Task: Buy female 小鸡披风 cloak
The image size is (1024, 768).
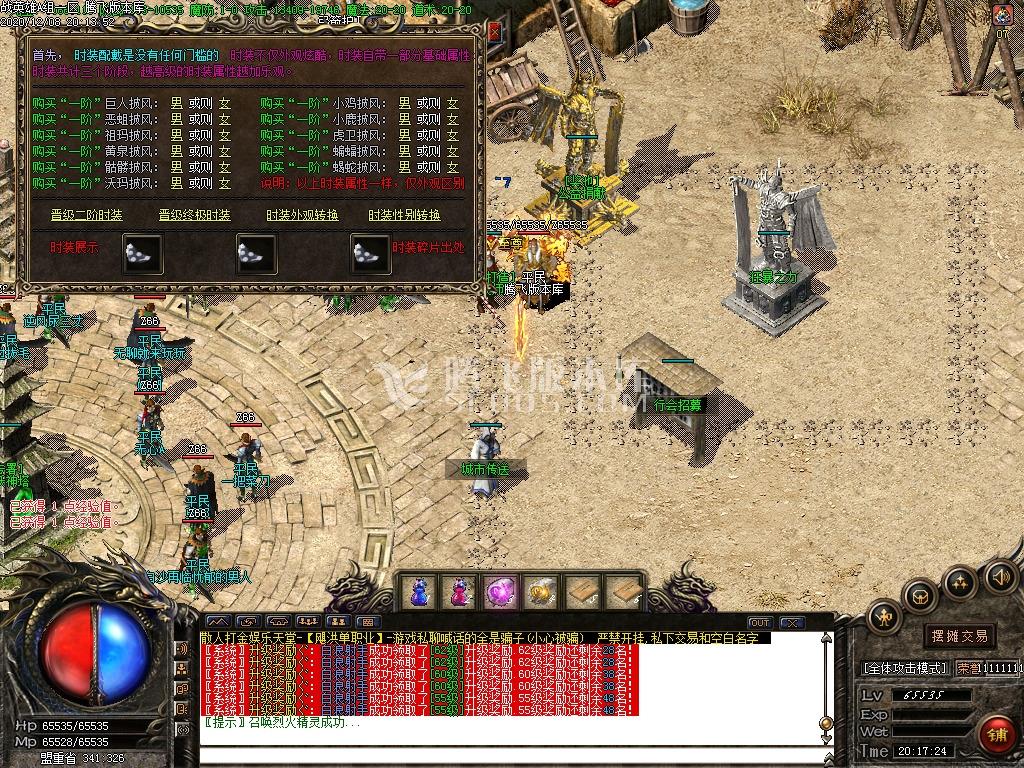Action: click(x=452, y=103)
